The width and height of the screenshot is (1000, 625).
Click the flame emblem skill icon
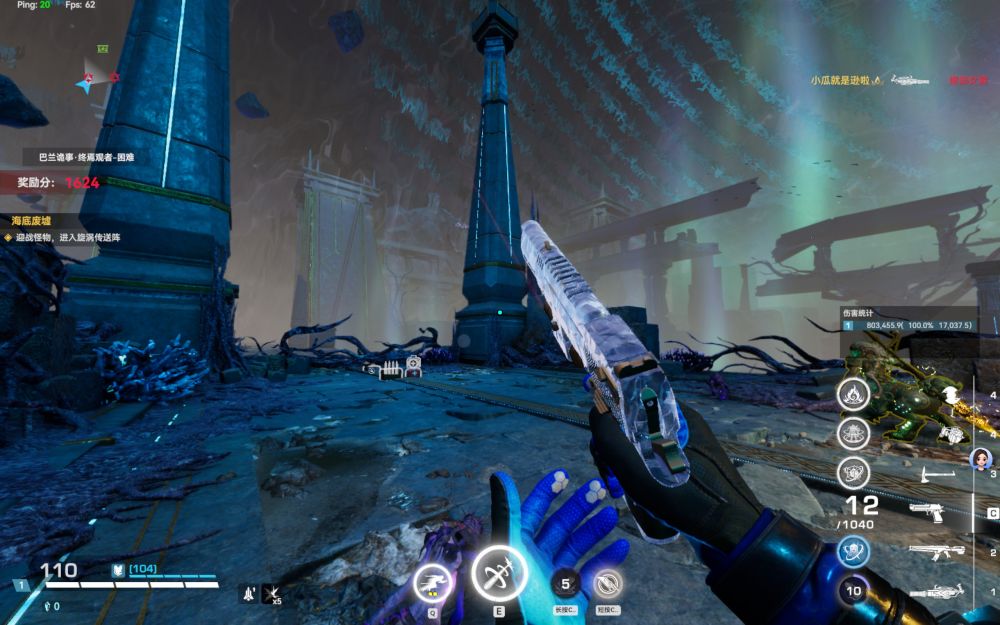tap(853, 392)
